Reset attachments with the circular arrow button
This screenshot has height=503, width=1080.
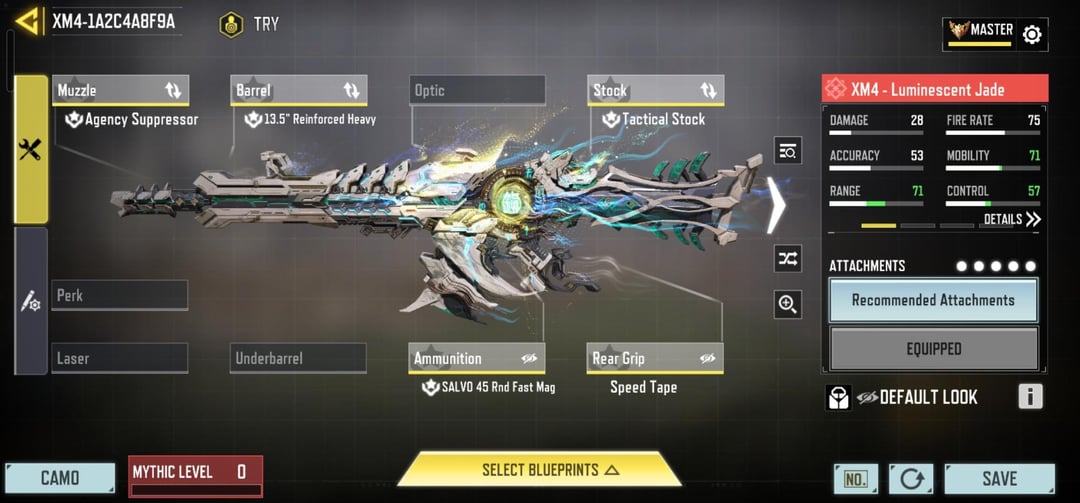click(x=911, y=479)
